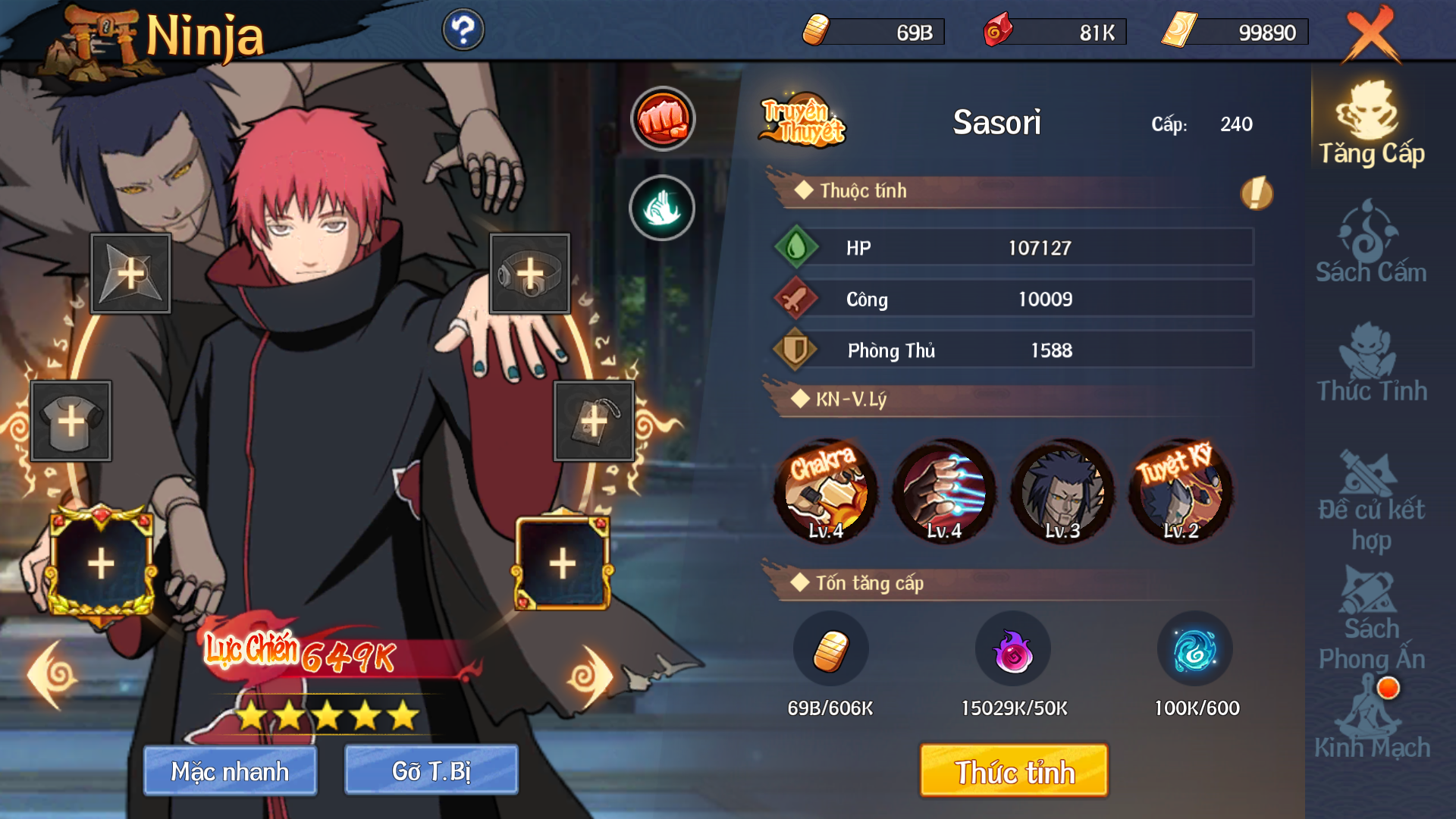Viewport: 1456px width, 819px height.
Task: Select the Thức Tỉnh side tab
Action: click(x=1370, y=362)
